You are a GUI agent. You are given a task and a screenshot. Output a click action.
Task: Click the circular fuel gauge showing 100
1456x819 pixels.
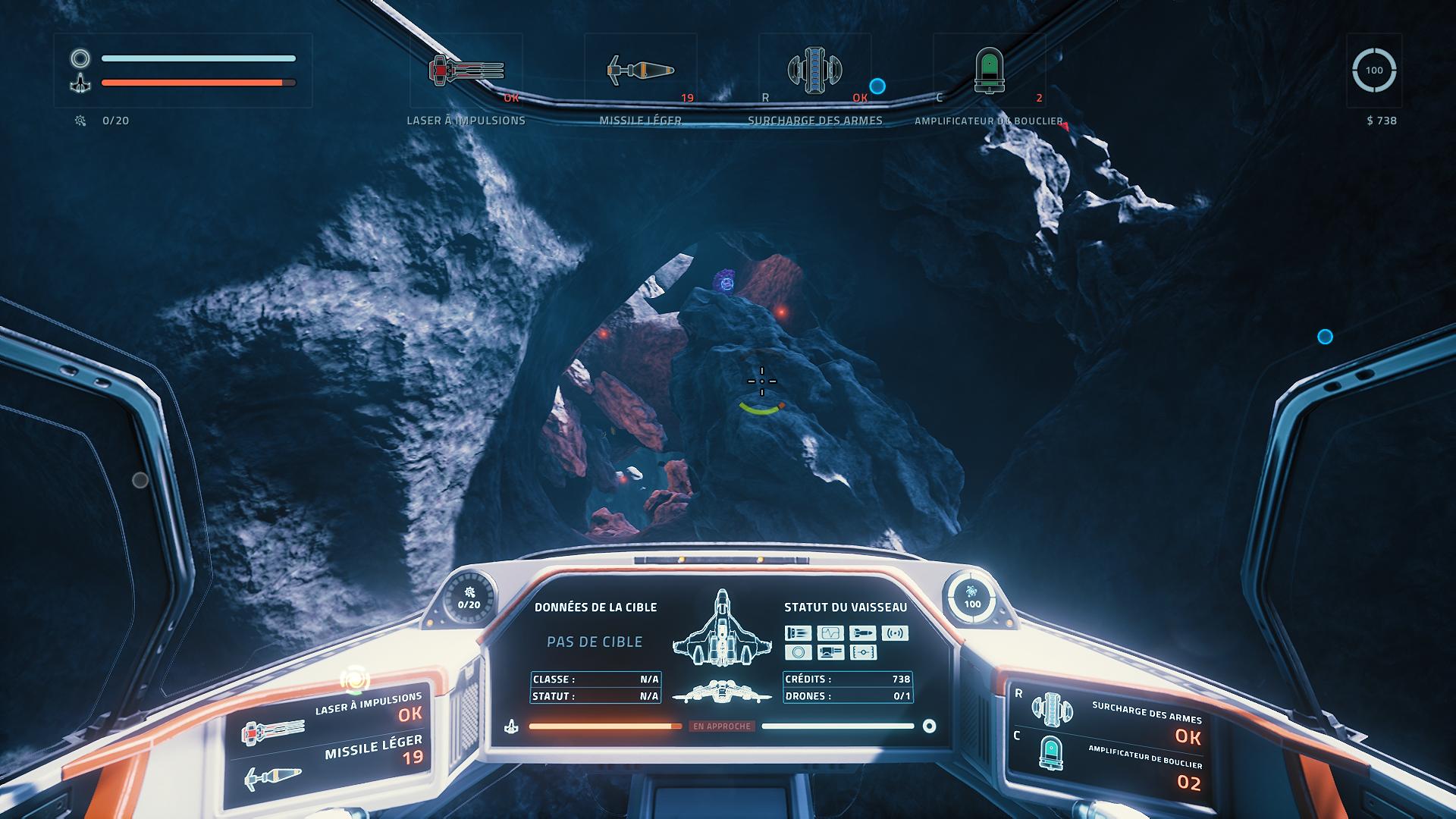[x=1373, y=71]
